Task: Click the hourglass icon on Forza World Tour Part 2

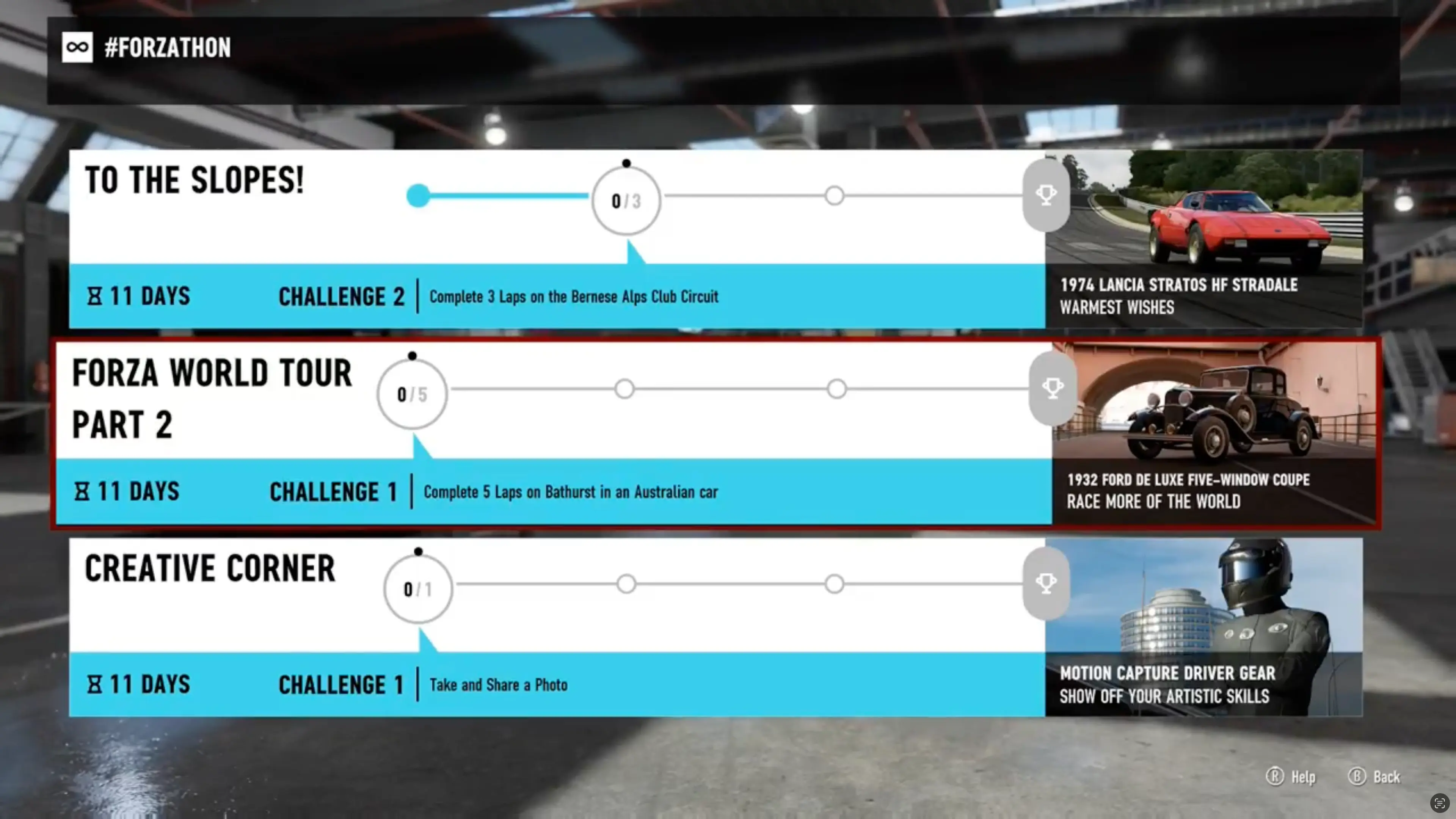Action: point(83,491)
